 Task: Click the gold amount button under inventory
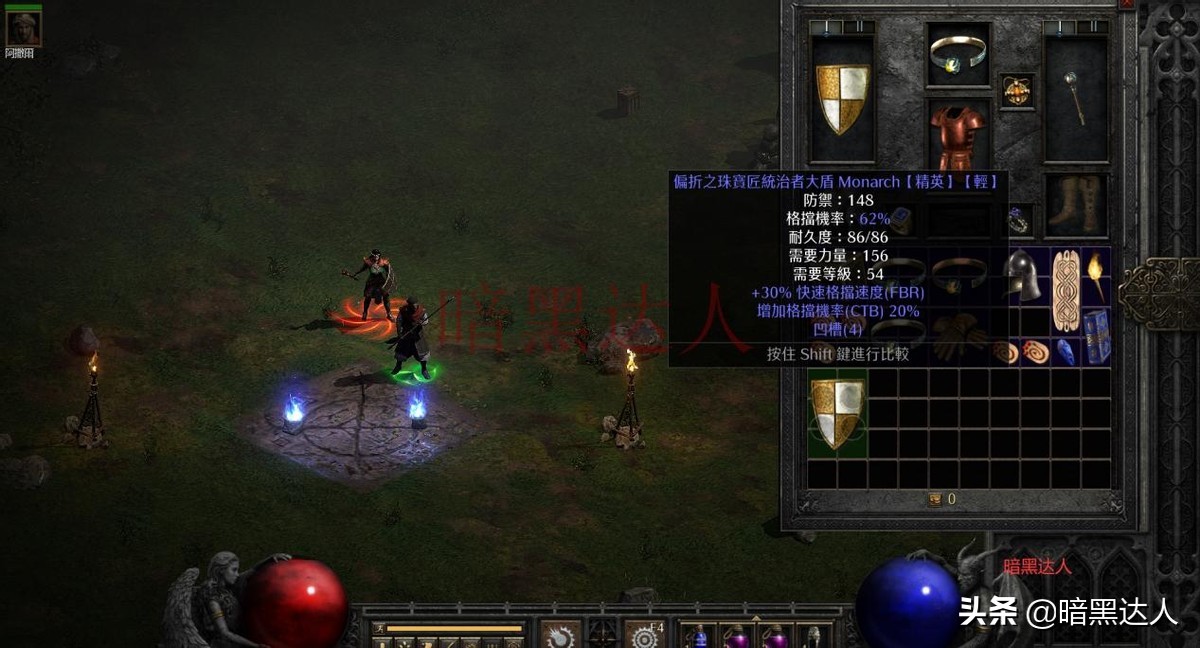click(934, 499)
